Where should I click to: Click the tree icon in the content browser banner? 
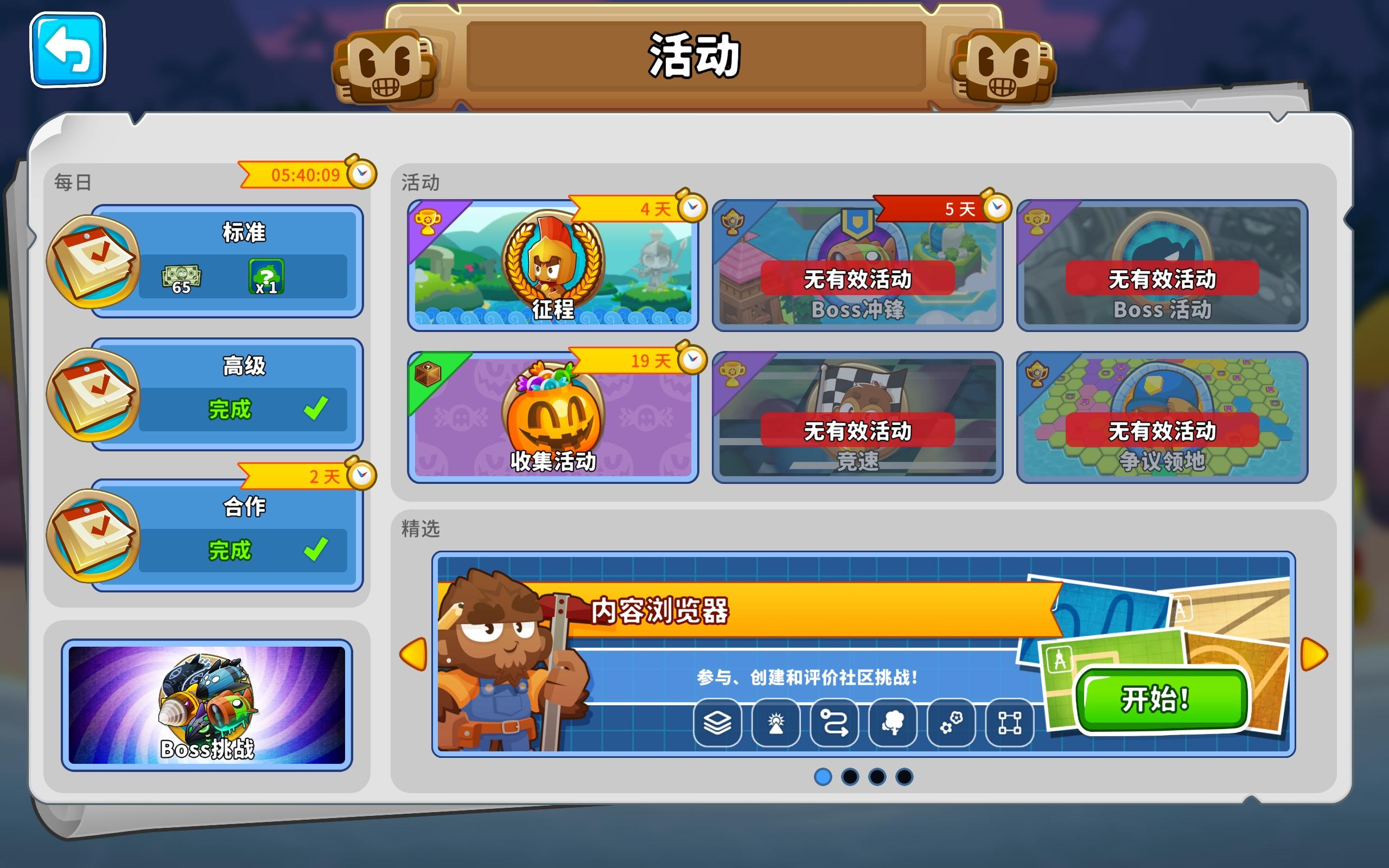[893, 723]
